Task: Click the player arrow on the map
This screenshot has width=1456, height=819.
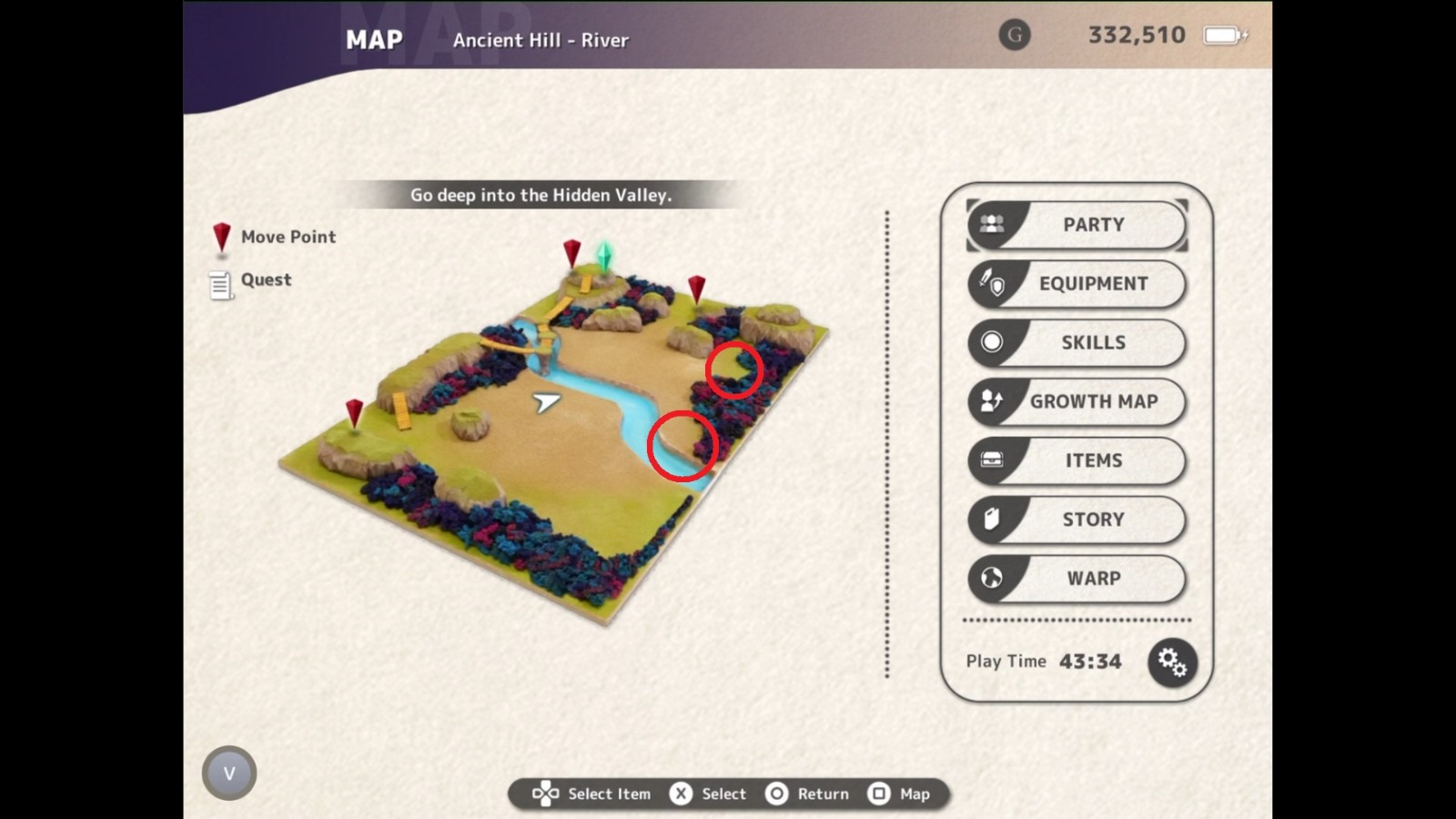Action: [x=546, y=401]
